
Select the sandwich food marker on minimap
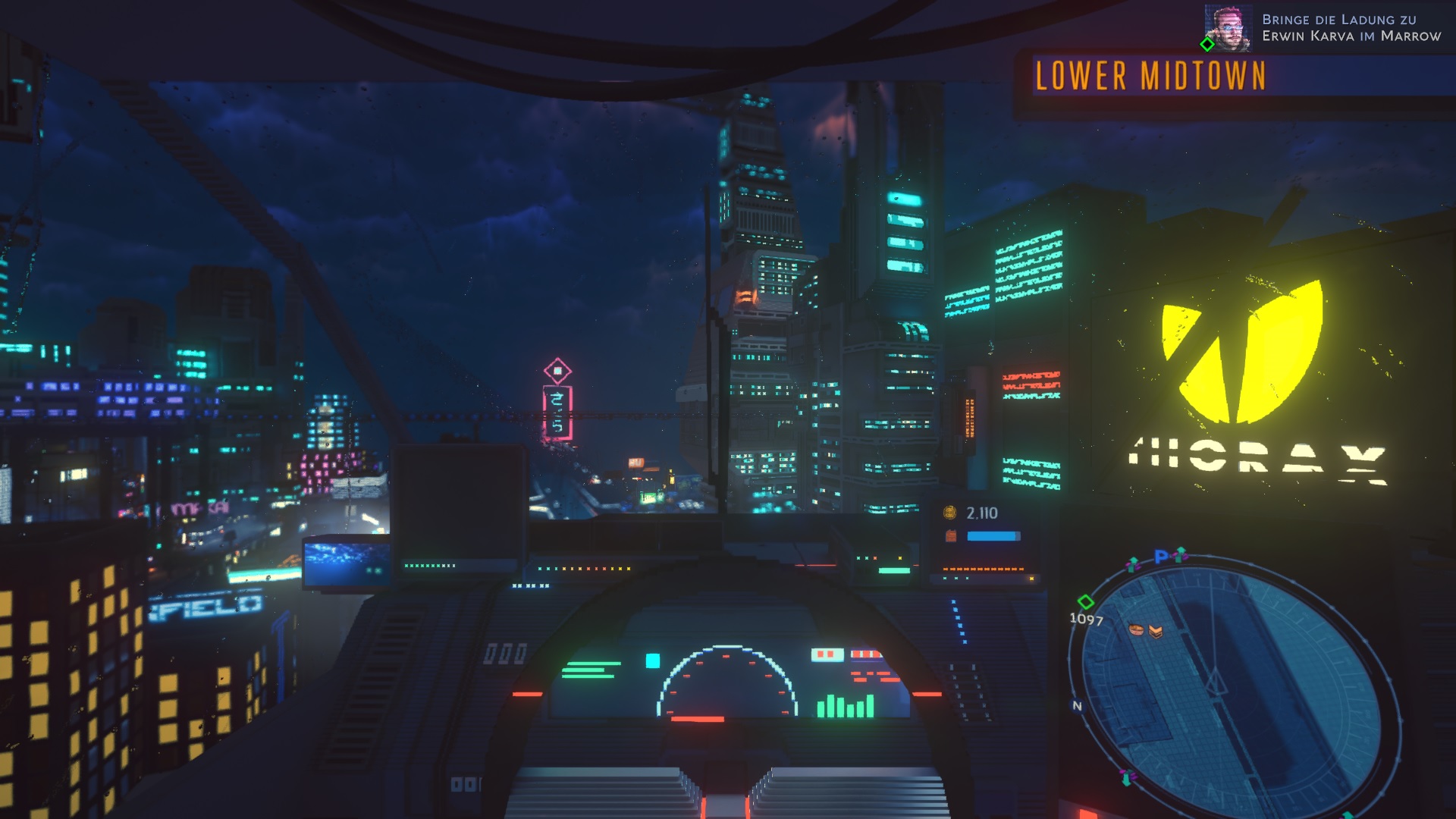point(1156,631)
